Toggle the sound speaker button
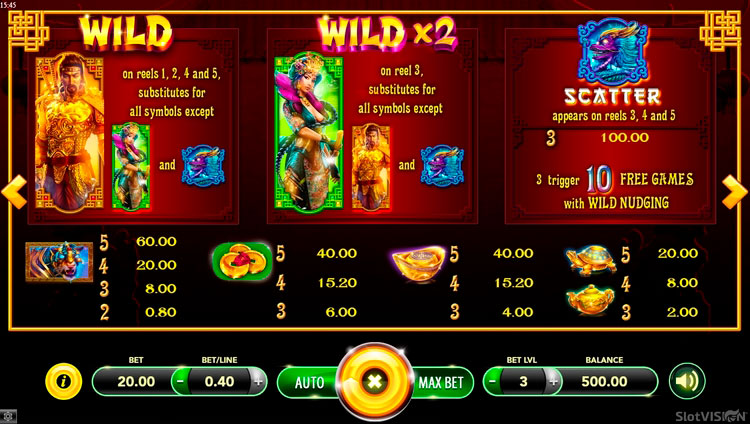This screenshot has width=750, height=424. (687, 381)
